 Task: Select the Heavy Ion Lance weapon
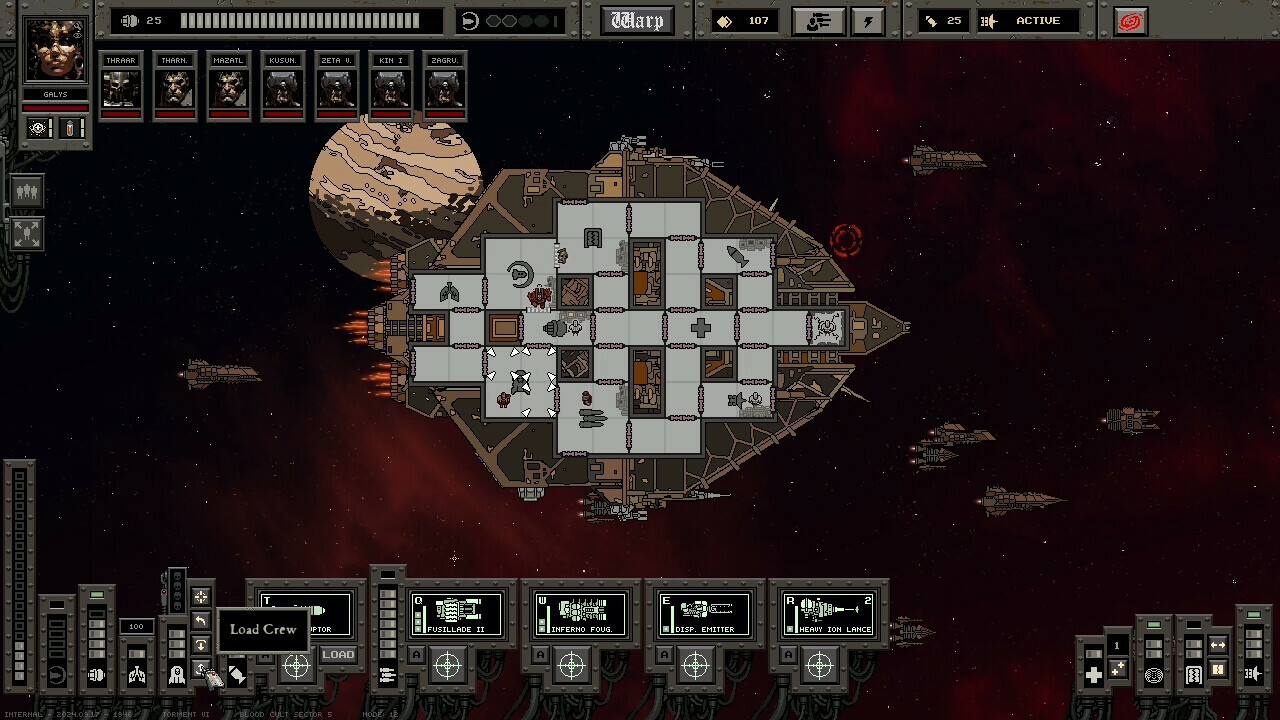(829, 614)
